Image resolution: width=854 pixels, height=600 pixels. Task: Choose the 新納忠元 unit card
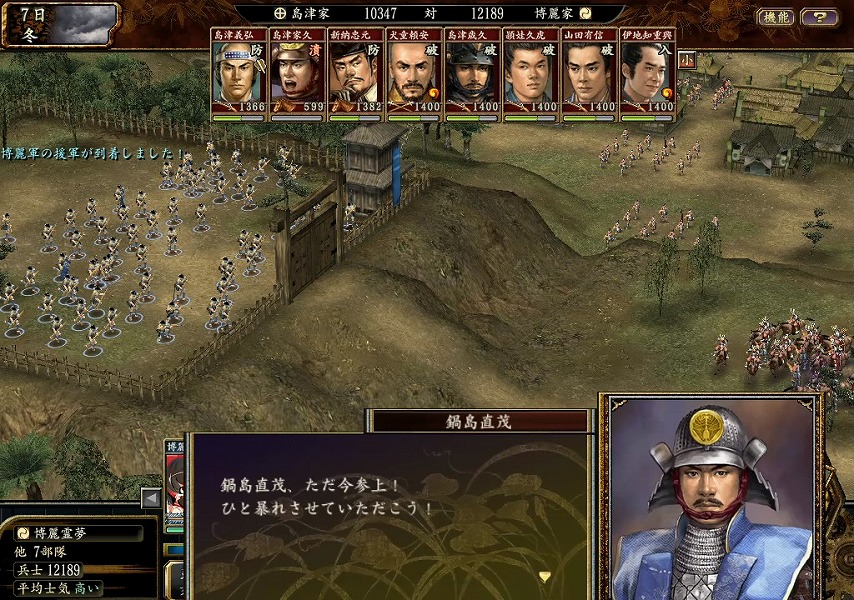click(x=355, y=76)
